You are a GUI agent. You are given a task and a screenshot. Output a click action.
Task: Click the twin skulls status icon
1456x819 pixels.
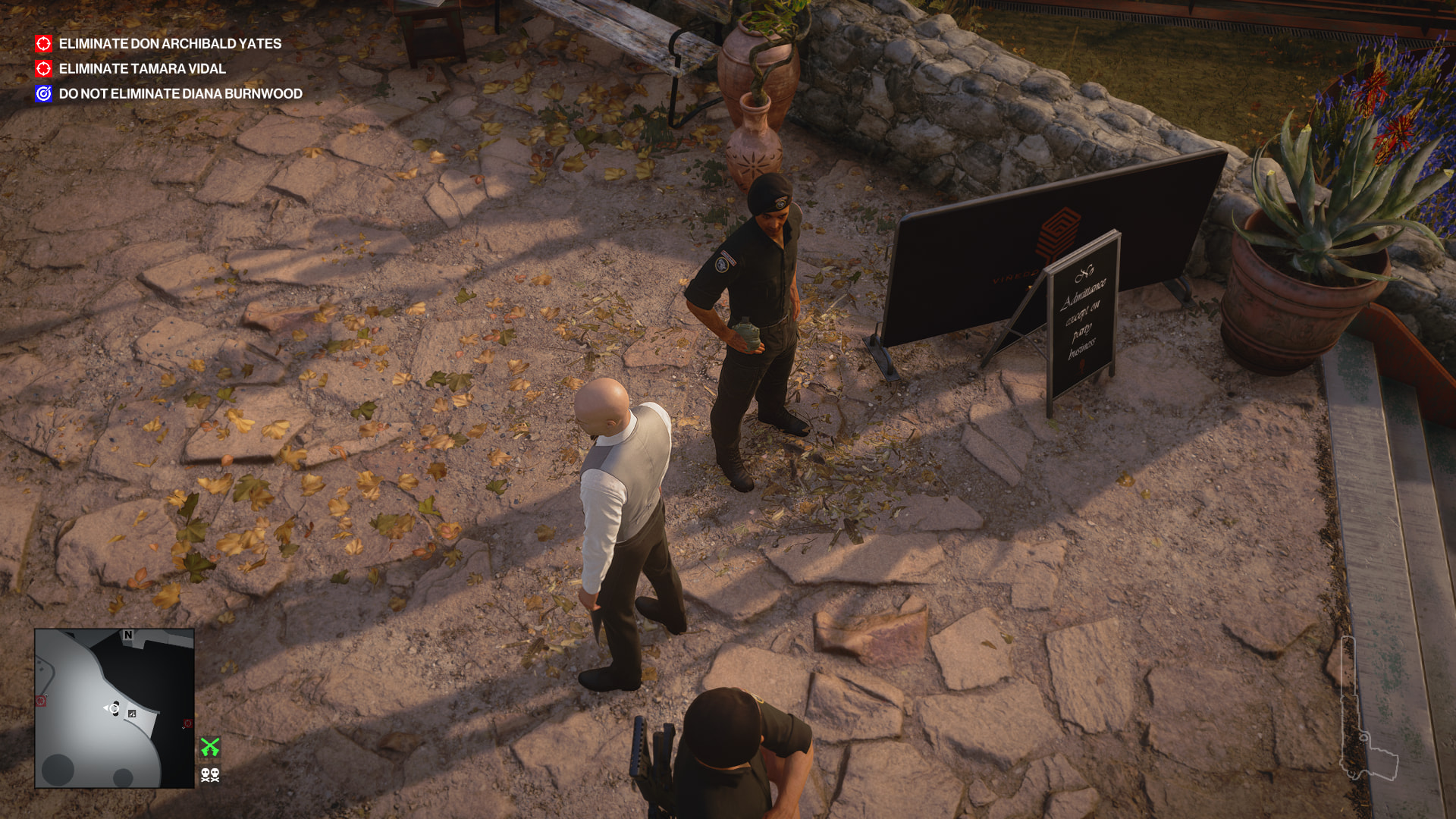210,774
